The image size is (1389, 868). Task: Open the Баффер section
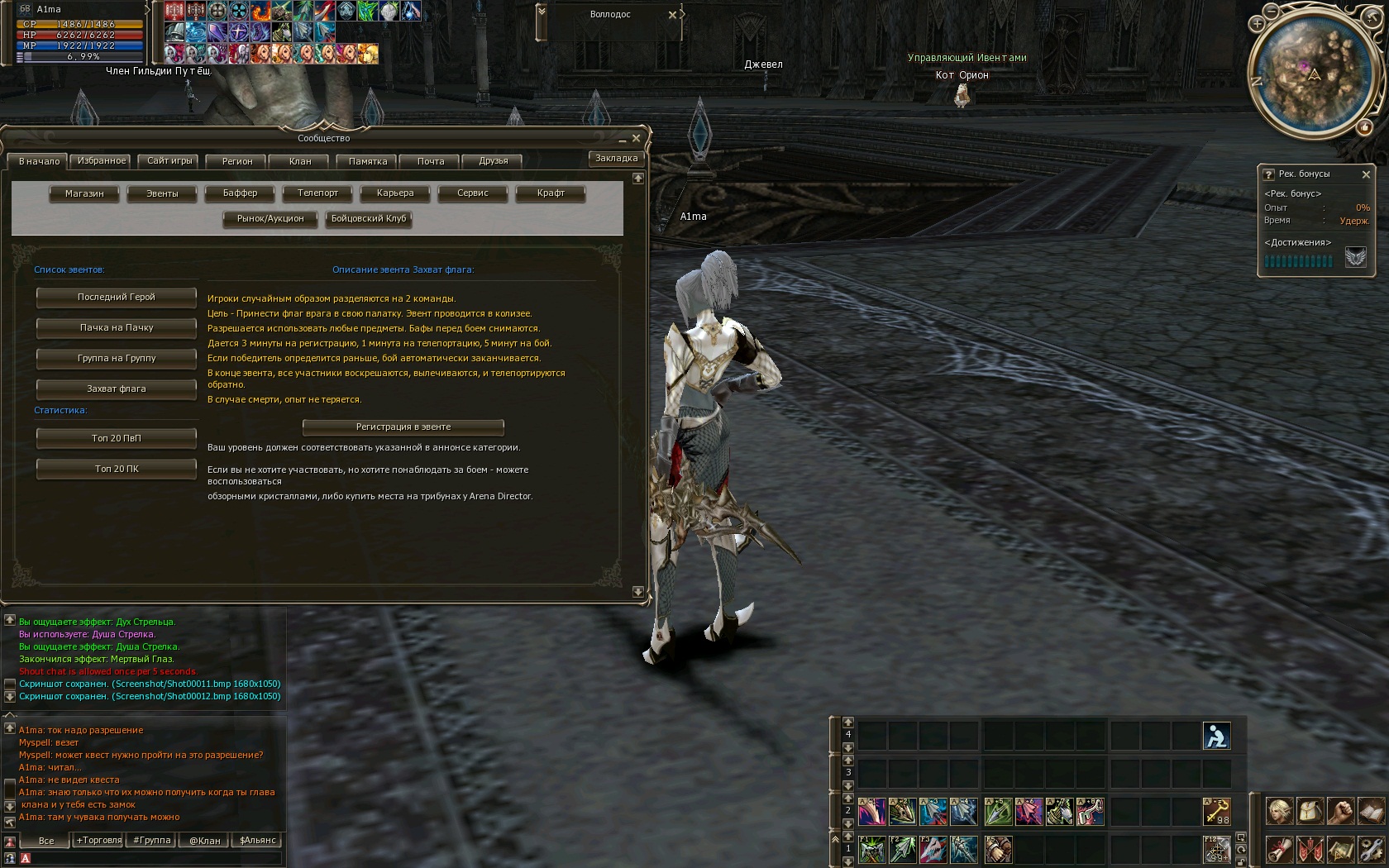(x=240, y=193)
